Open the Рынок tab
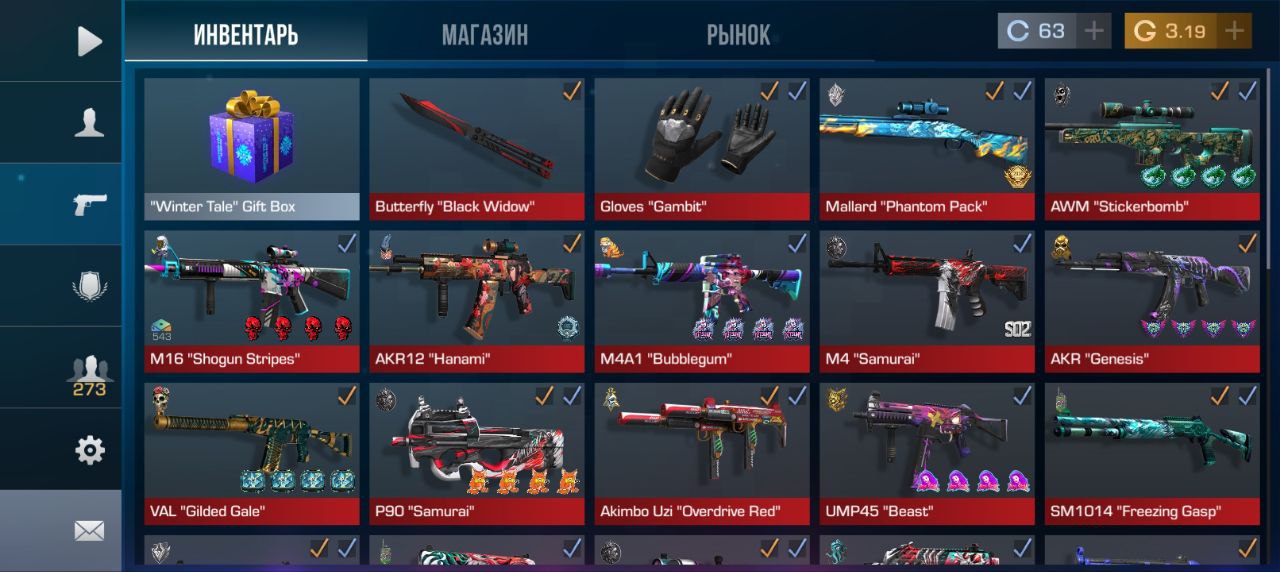The height and width of the screenshot is (572, 1280). [738, 36]
